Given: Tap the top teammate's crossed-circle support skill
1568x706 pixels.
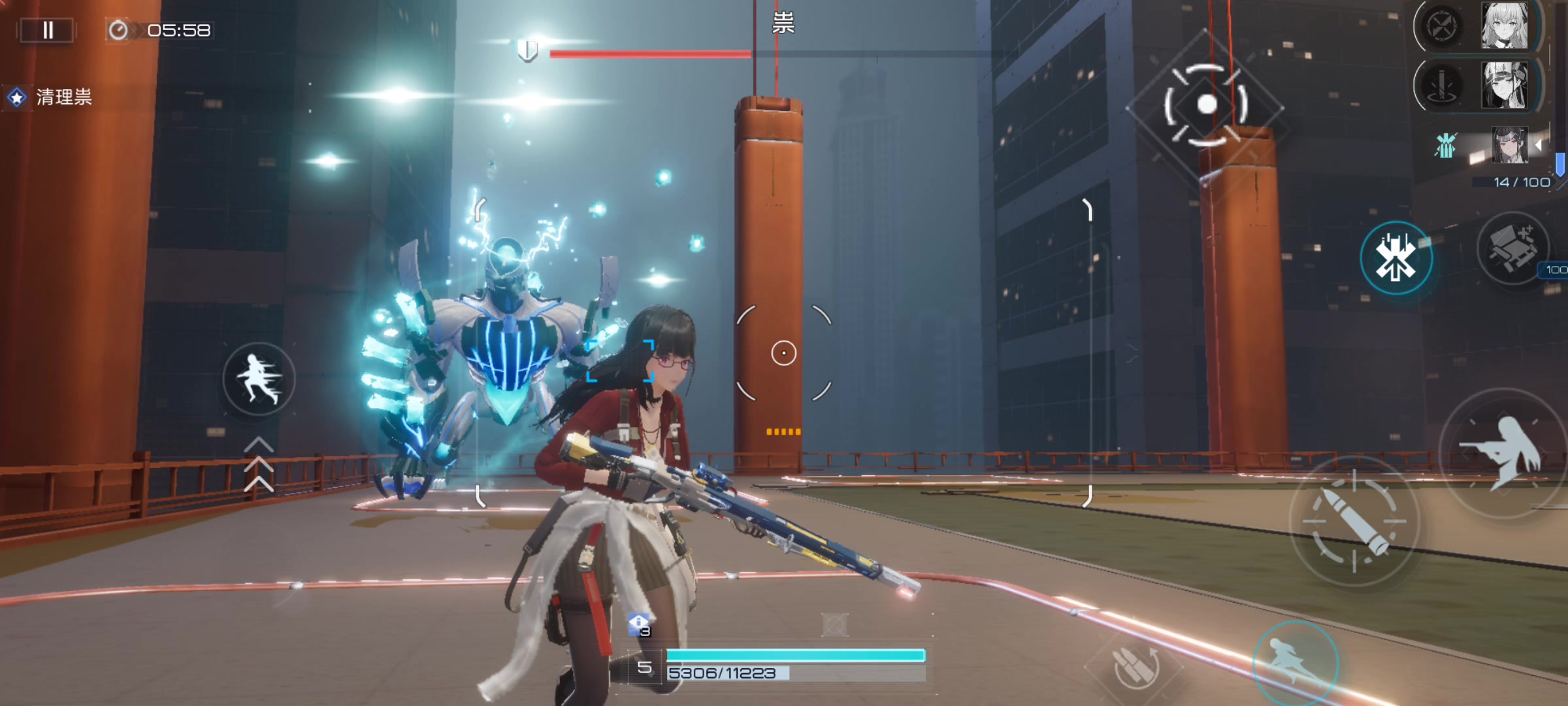Looking at the screenshot, I should [x=1442, y=27].
